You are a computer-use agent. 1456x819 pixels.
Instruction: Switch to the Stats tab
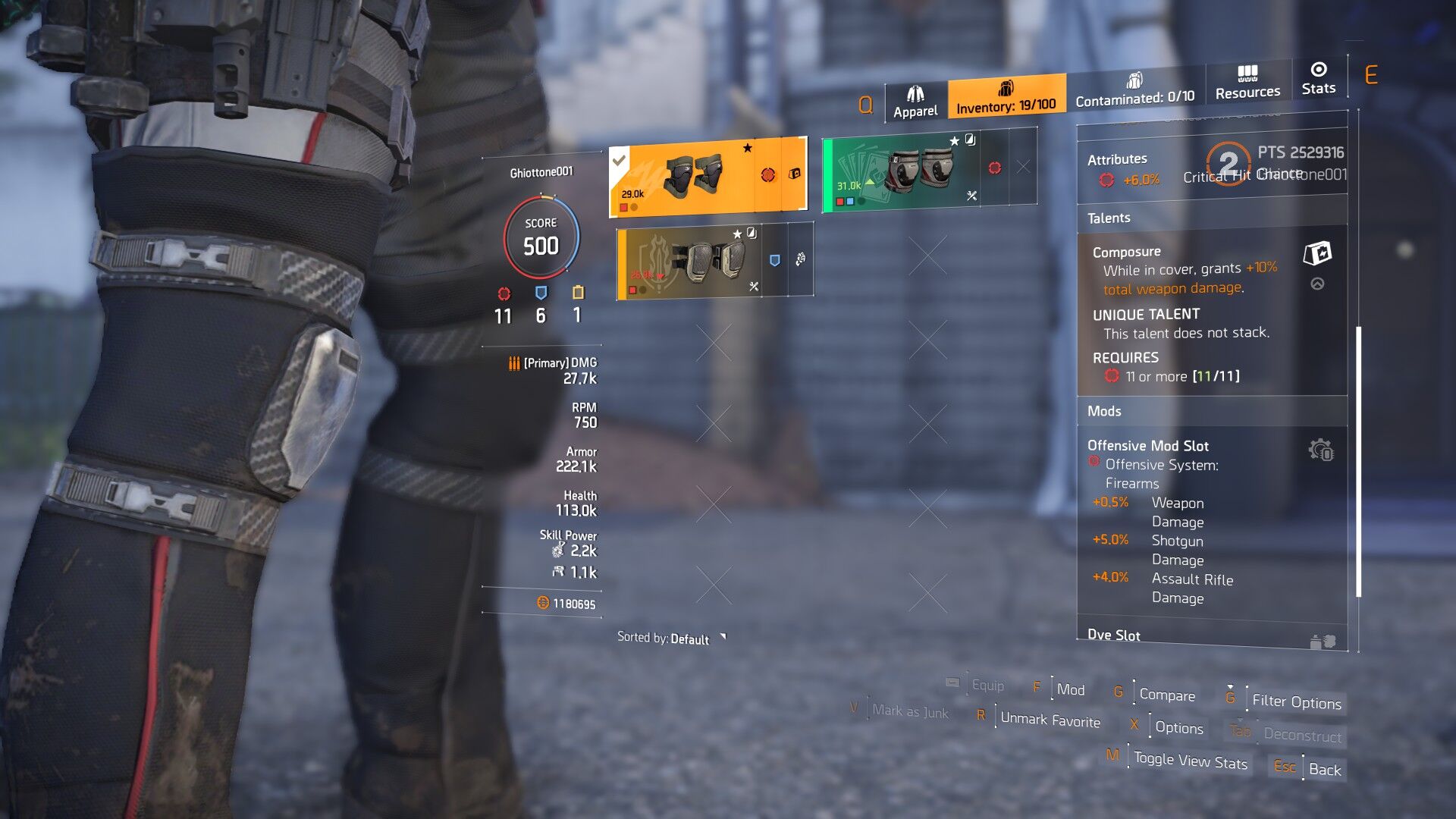[1318, 79]
